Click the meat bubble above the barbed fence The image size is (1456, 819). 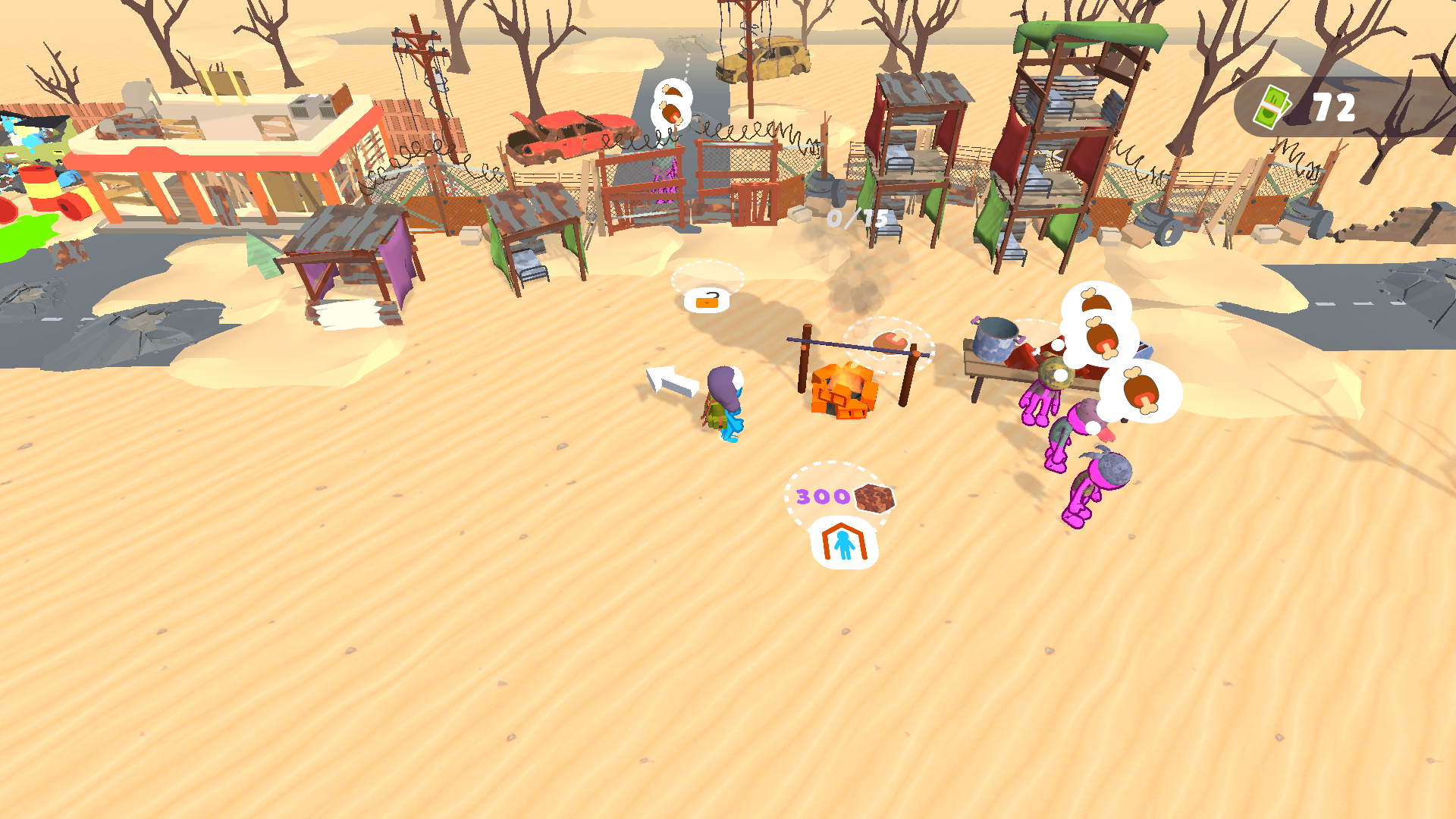tap(670, 105)
